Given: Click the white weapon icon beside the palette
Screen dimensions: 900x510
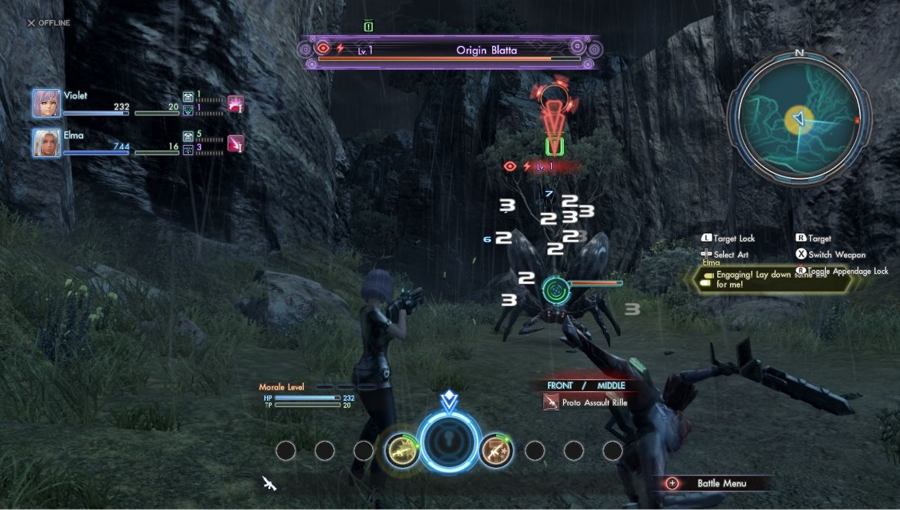Looking at the screenshot, I should pyautogui.click(x=269, y=484).
